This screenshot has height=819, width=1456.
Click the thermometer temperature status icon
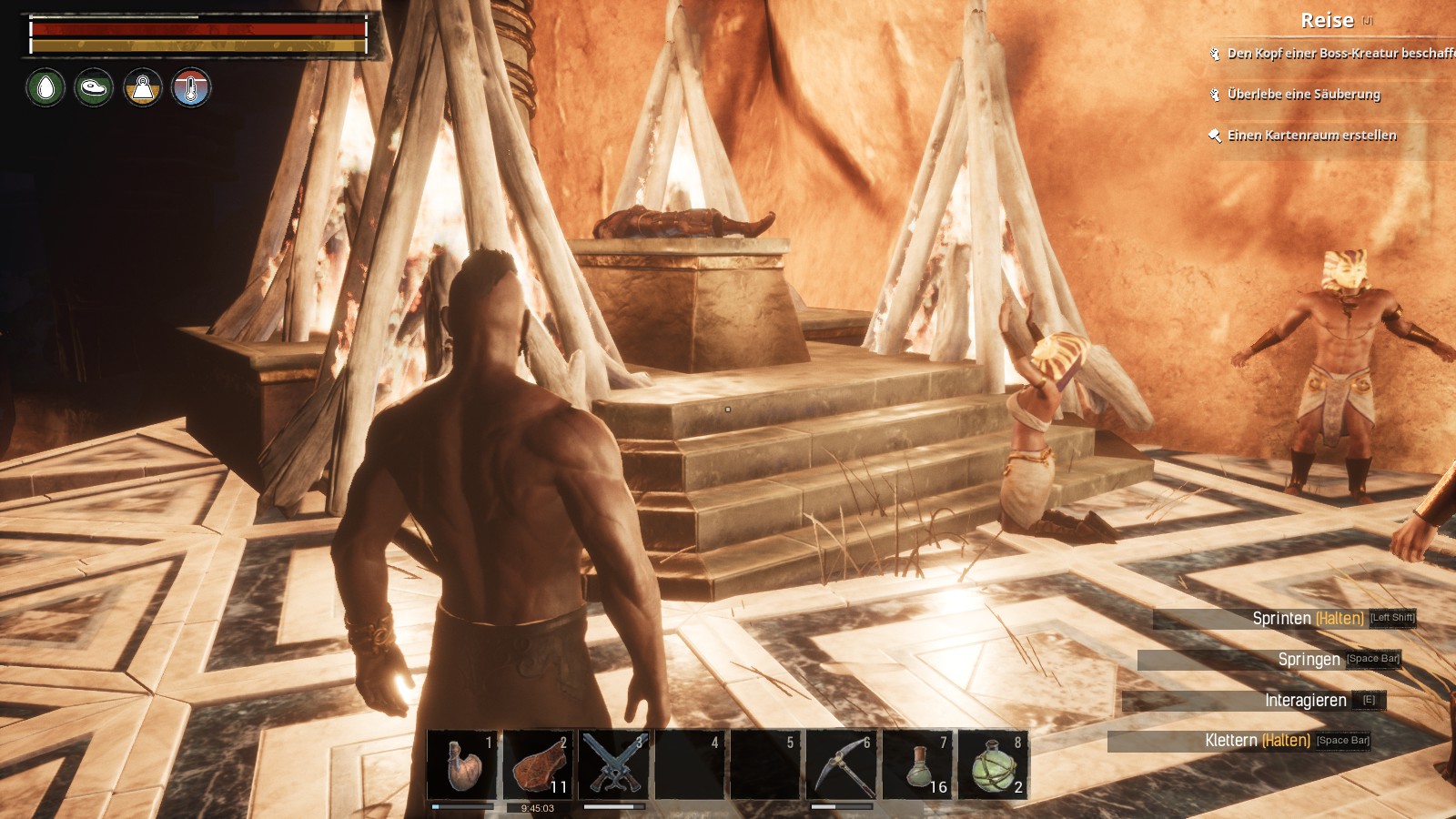tap(191, 88)
